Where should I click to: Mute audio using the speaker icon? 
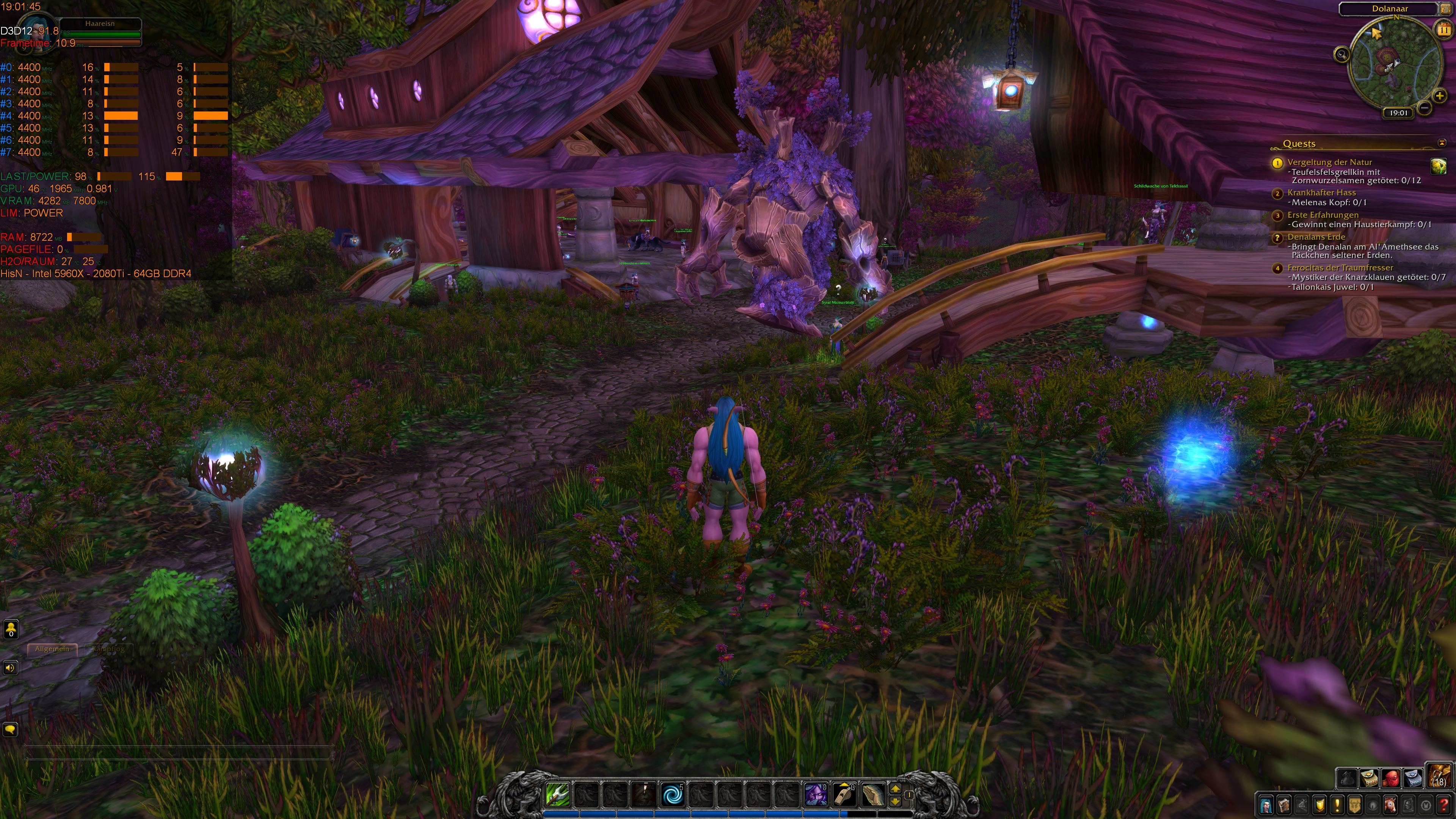pos(11,667)
